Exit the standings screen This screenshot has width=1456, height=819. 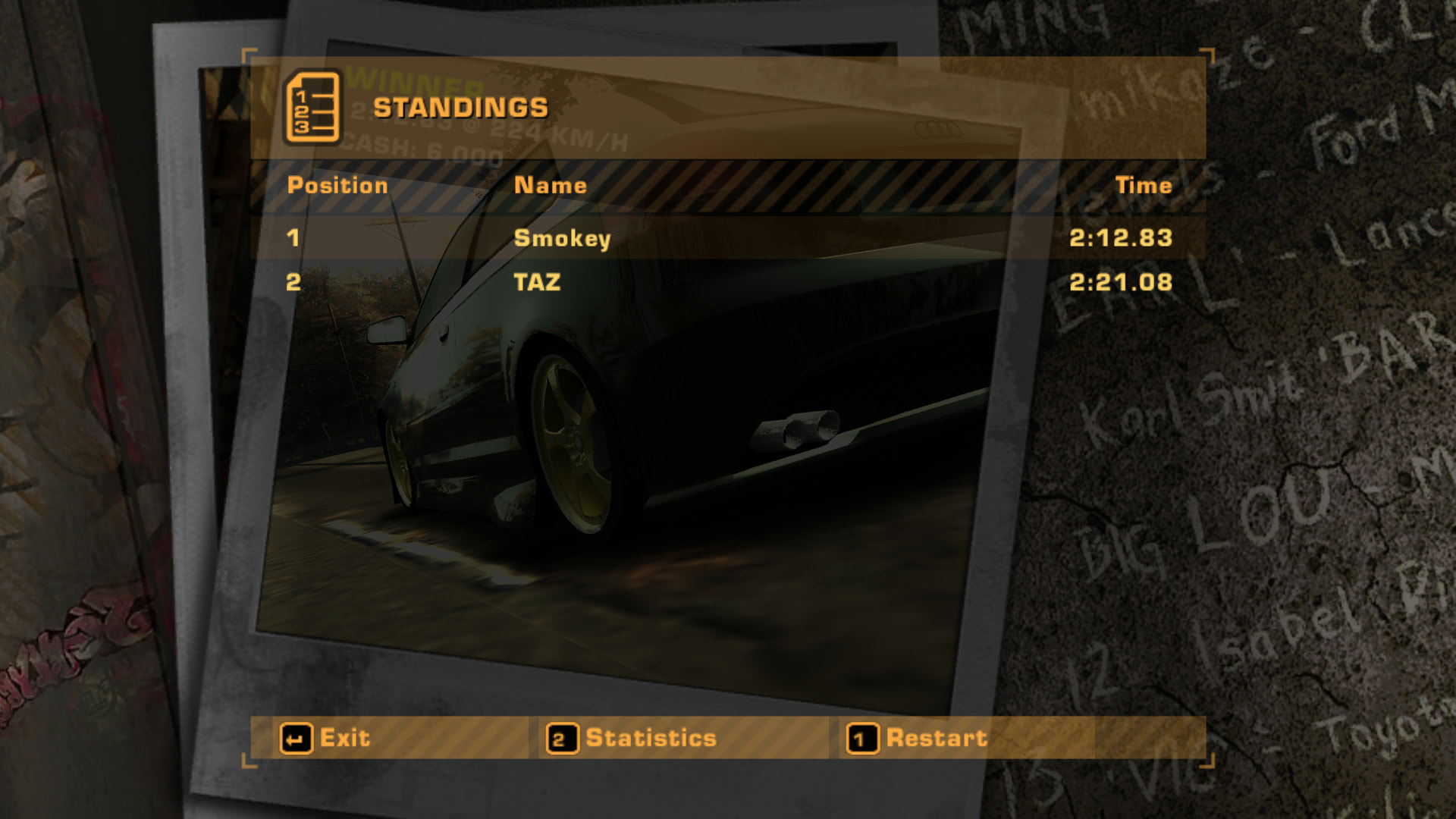click(x=326, y=738)
